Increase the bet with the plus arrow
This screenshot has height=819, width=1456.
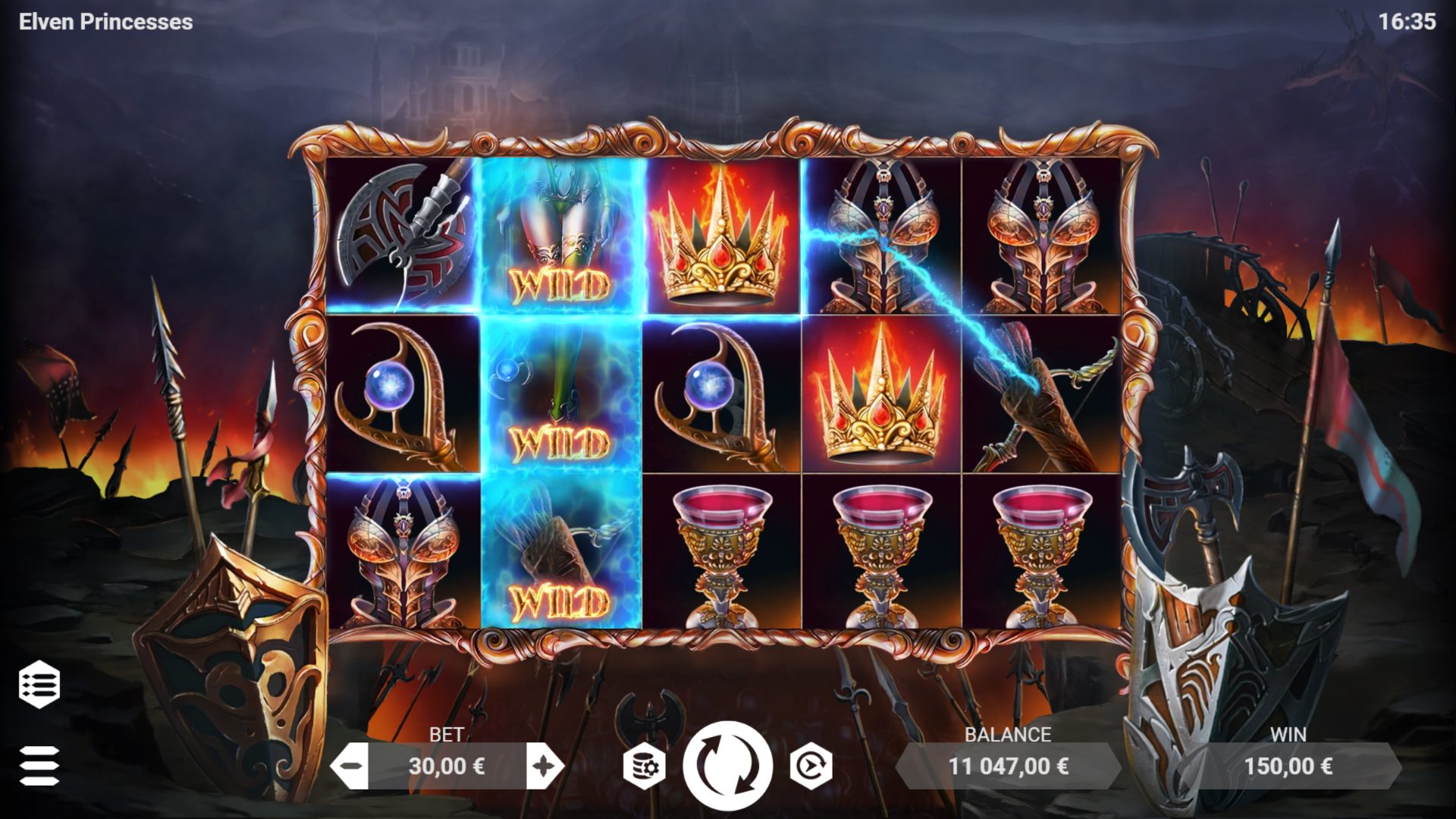544,766
